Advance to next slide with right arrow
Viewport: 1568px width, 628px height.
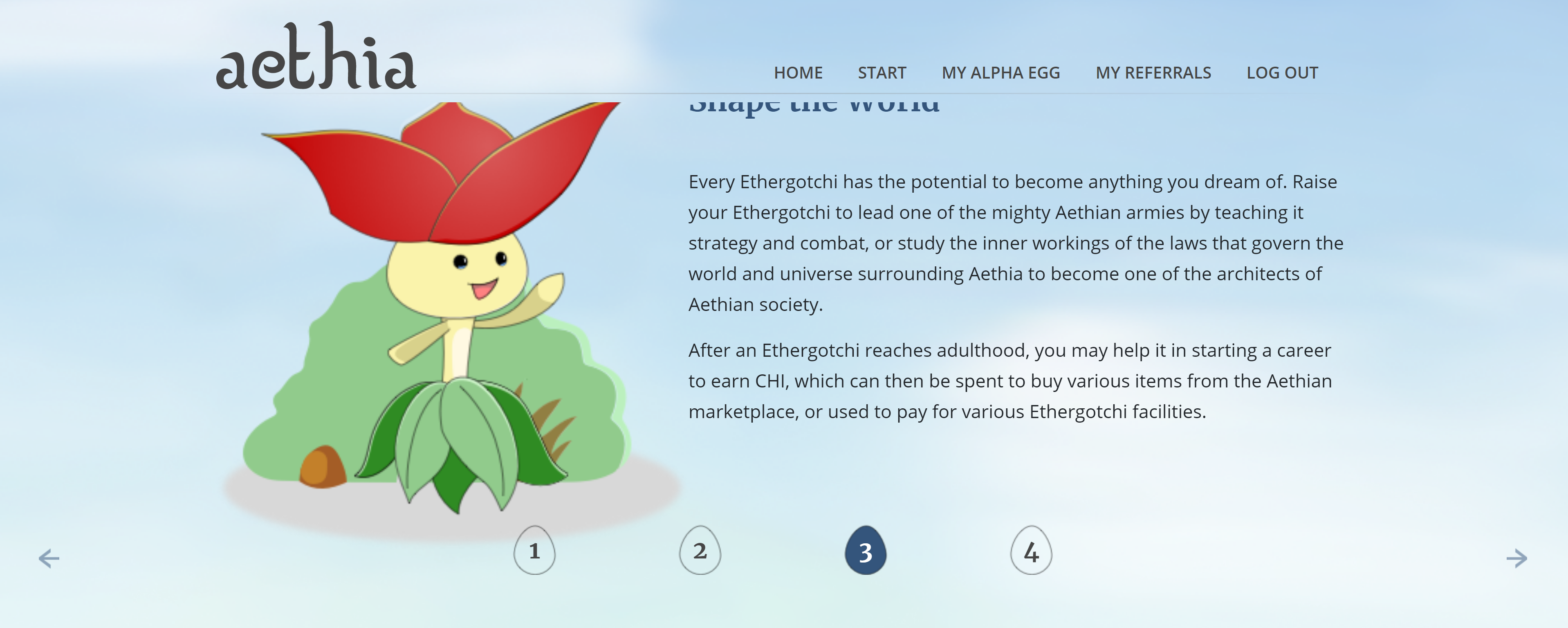(x=1516, y=558)
